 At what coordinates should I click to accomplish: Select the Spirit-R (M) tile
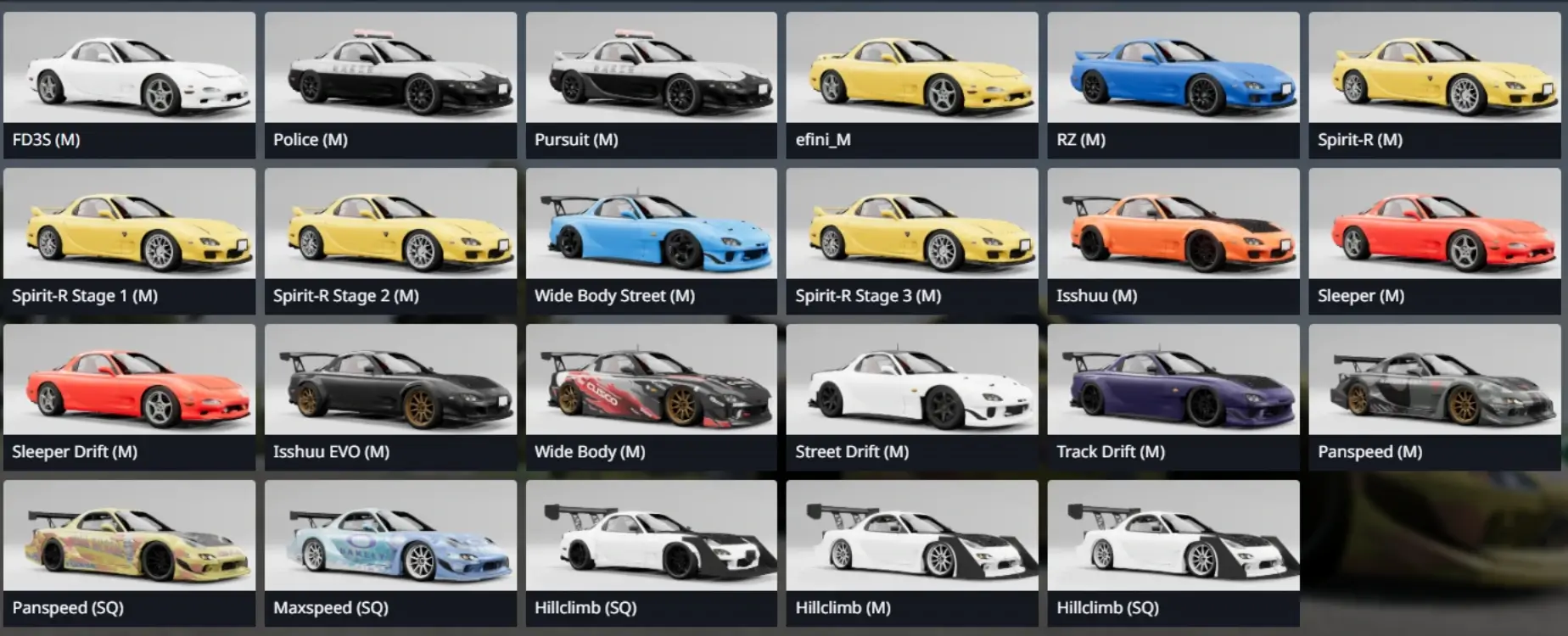[1434, 85]
